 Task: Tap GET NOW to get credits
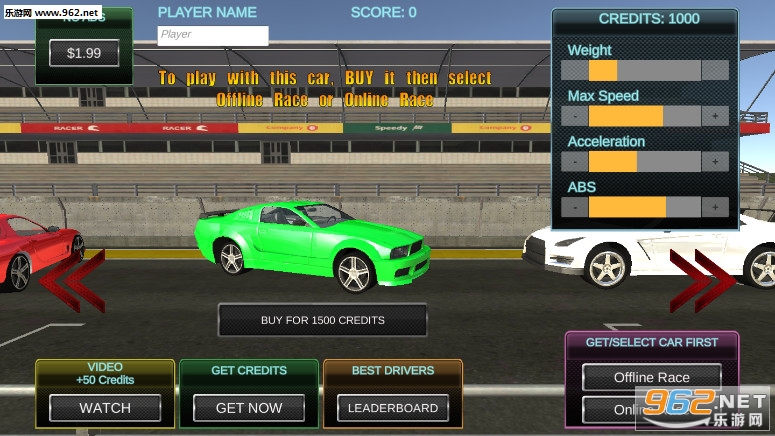[249, 408]
